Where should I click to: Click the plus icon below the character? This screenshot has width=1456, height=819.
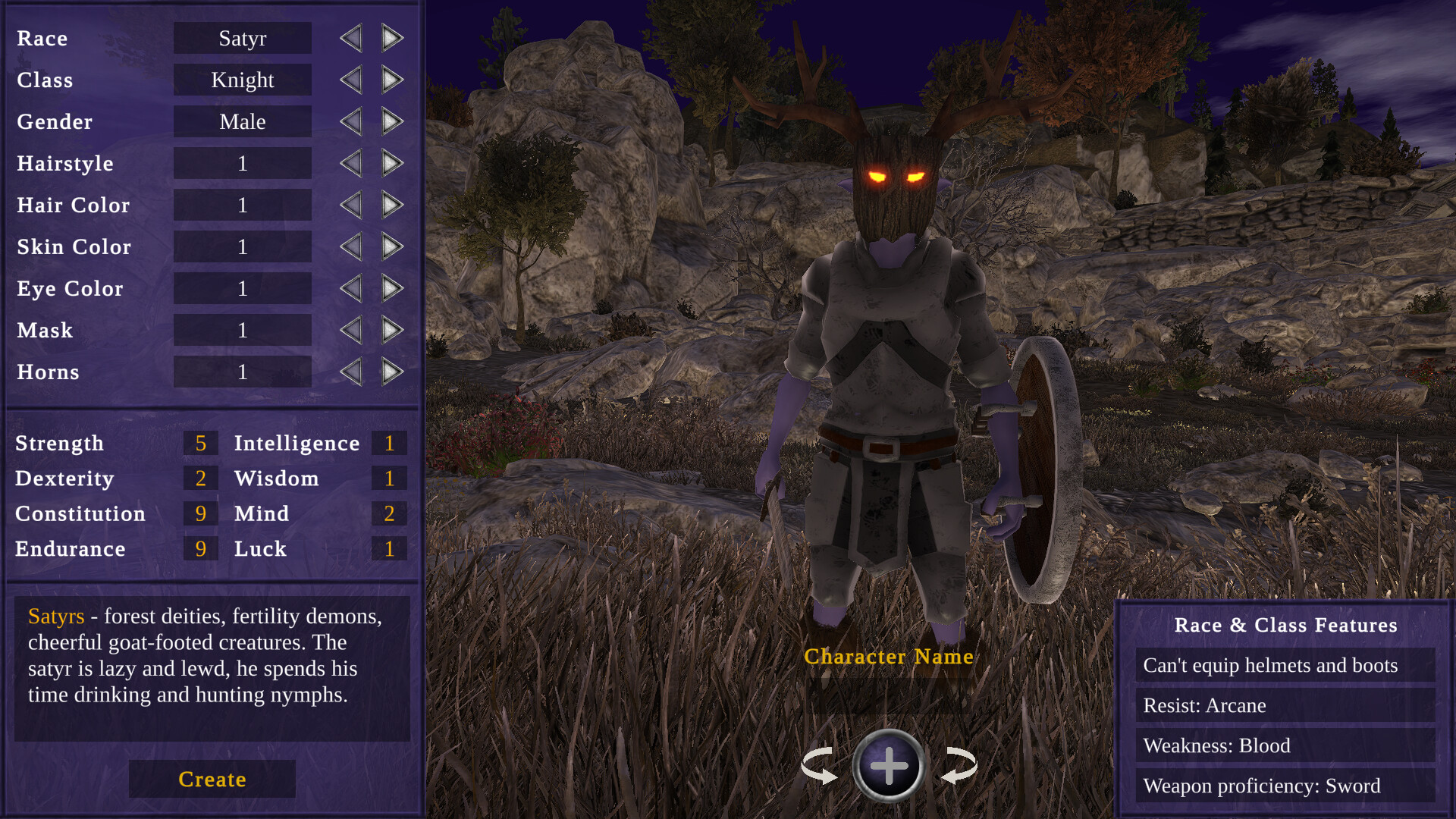click(889, 766)
